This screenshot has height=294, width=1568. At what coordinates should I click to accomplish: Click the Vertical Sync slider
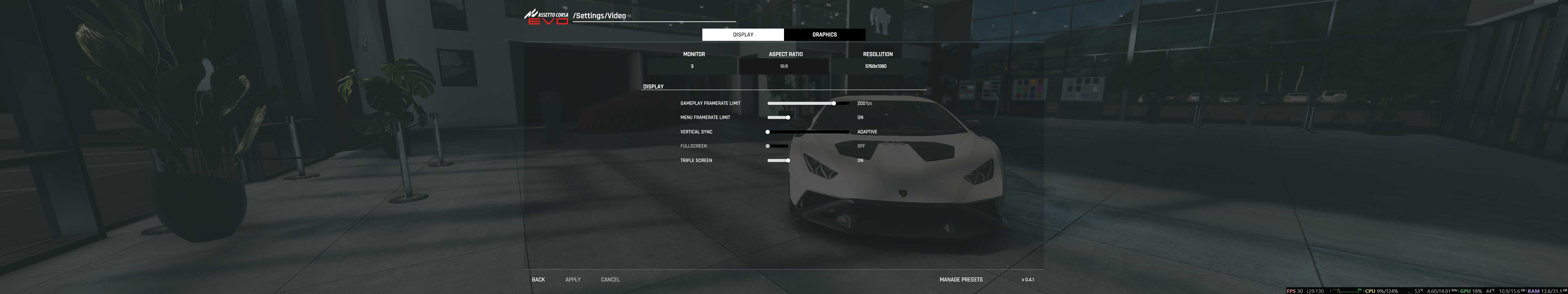tap(807, 131)
